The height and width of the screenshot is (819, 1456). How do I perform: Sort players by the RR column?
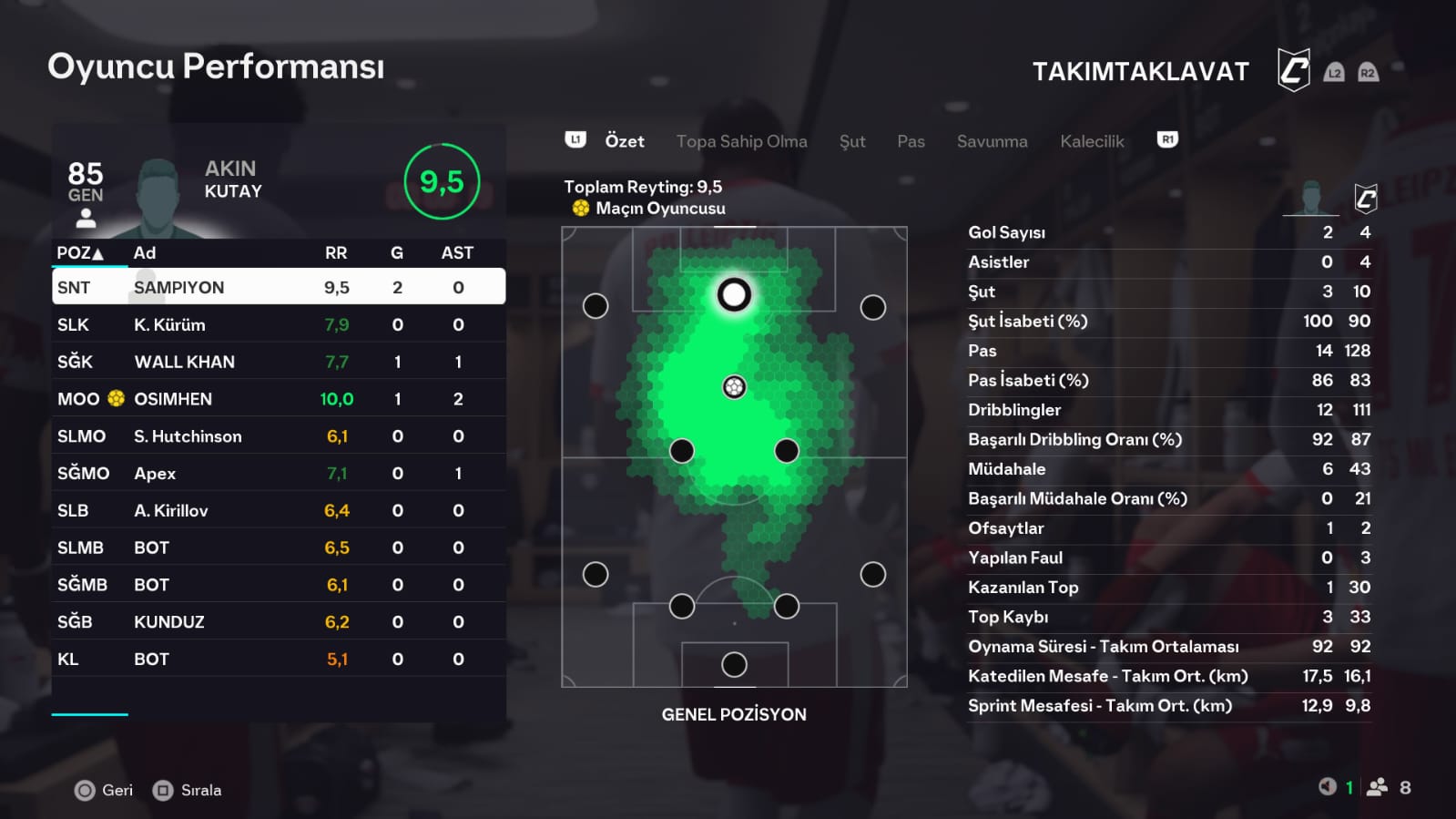tap(336, 252)
